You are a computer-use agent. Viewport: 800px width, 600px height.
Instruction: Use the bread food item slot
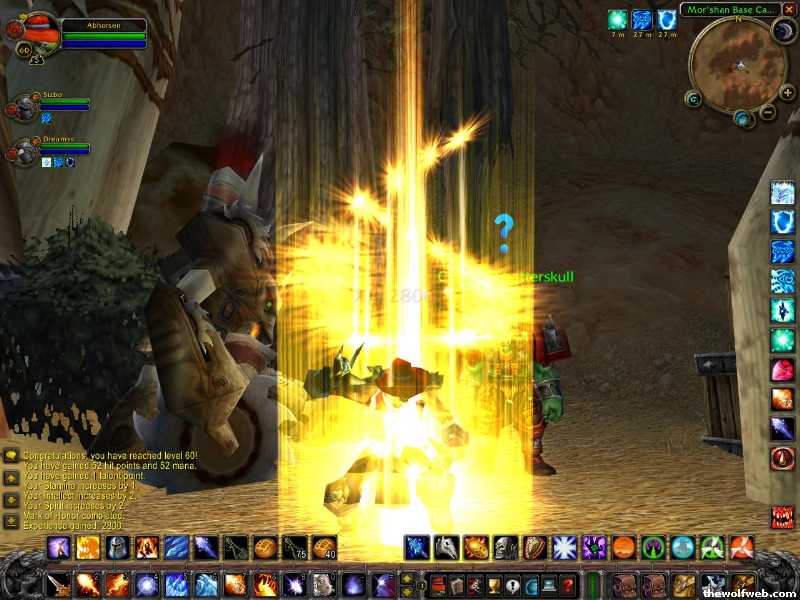[x=265, y=547]
